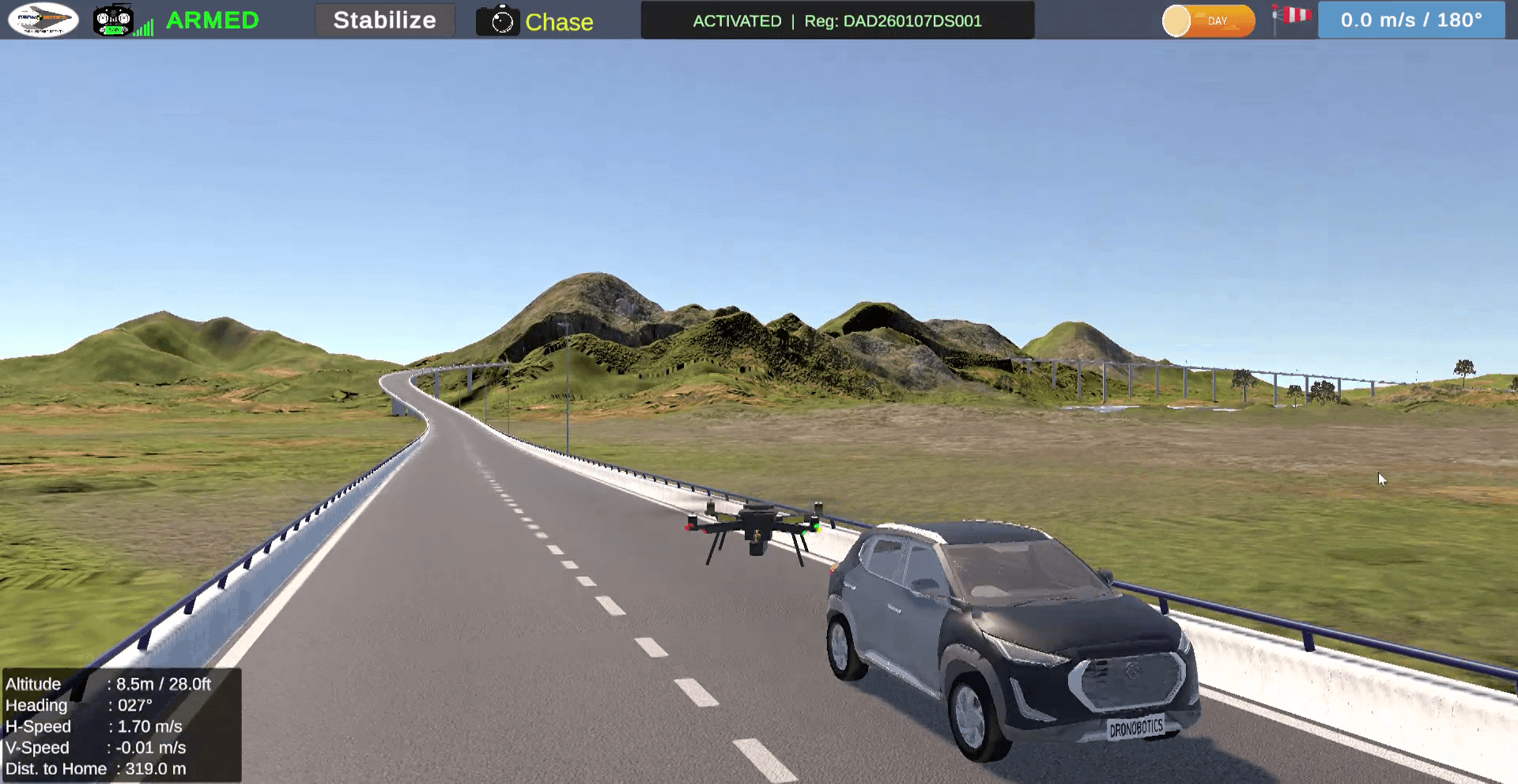The width and height of the screenshot is (1518, 784).
Task: Toggle the ACTIVATED registration status
Action: coord(737,21)
